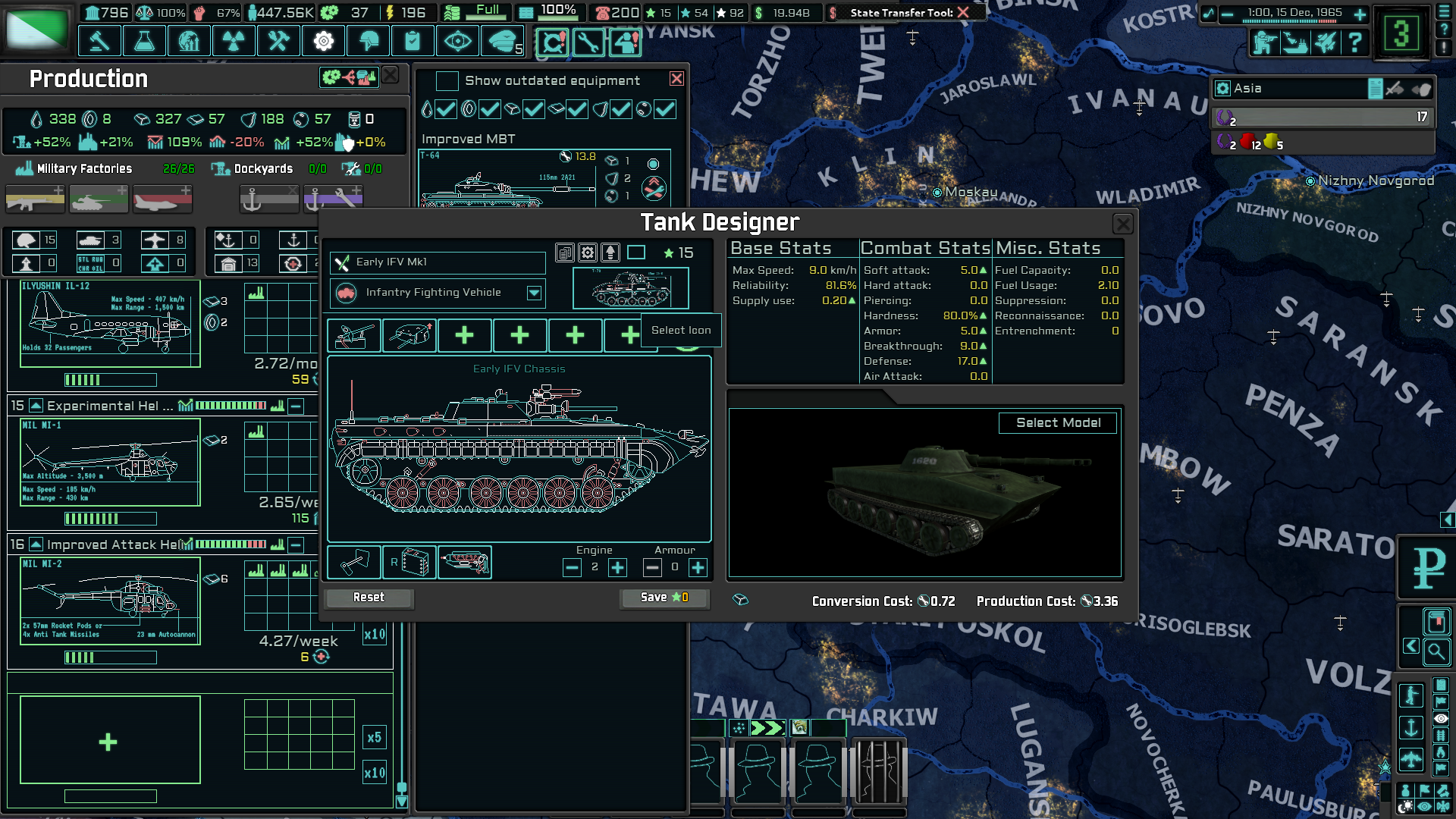
Task: Open the recruit and deploy helmet menu
Action: 369,40
